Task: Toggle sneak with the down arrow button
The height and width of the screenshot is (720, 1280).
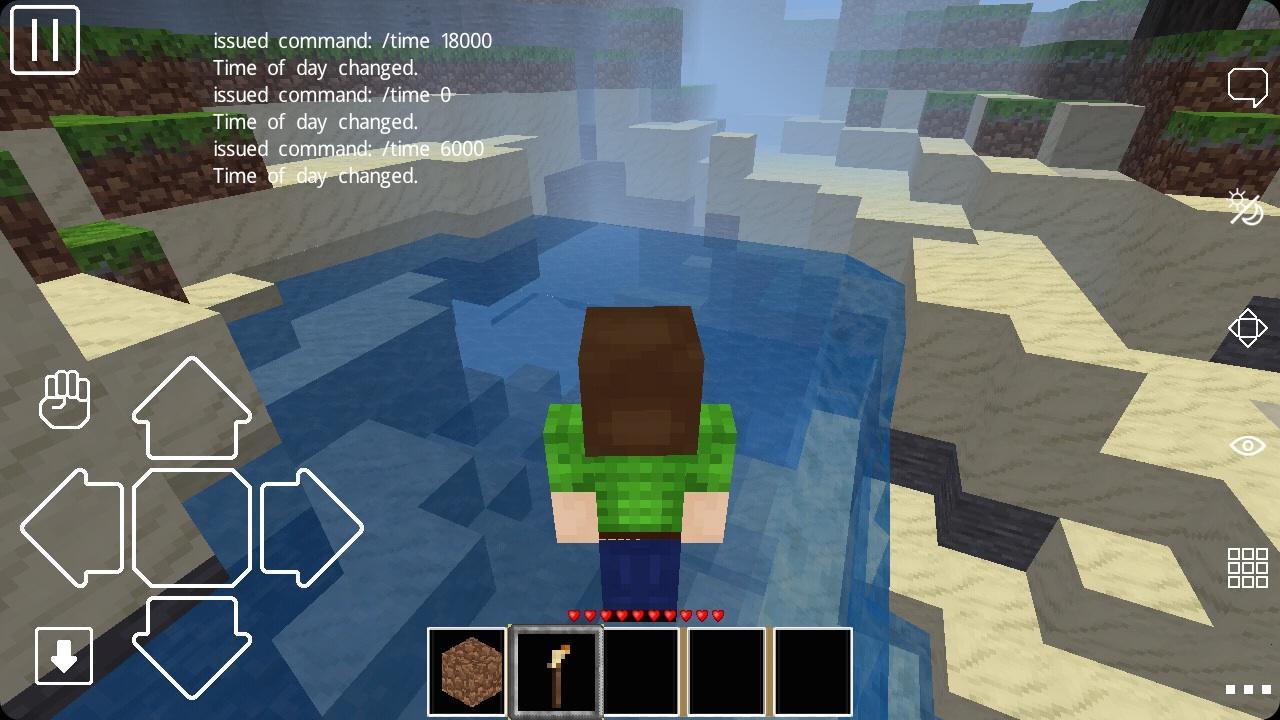Action: point(63,657)
